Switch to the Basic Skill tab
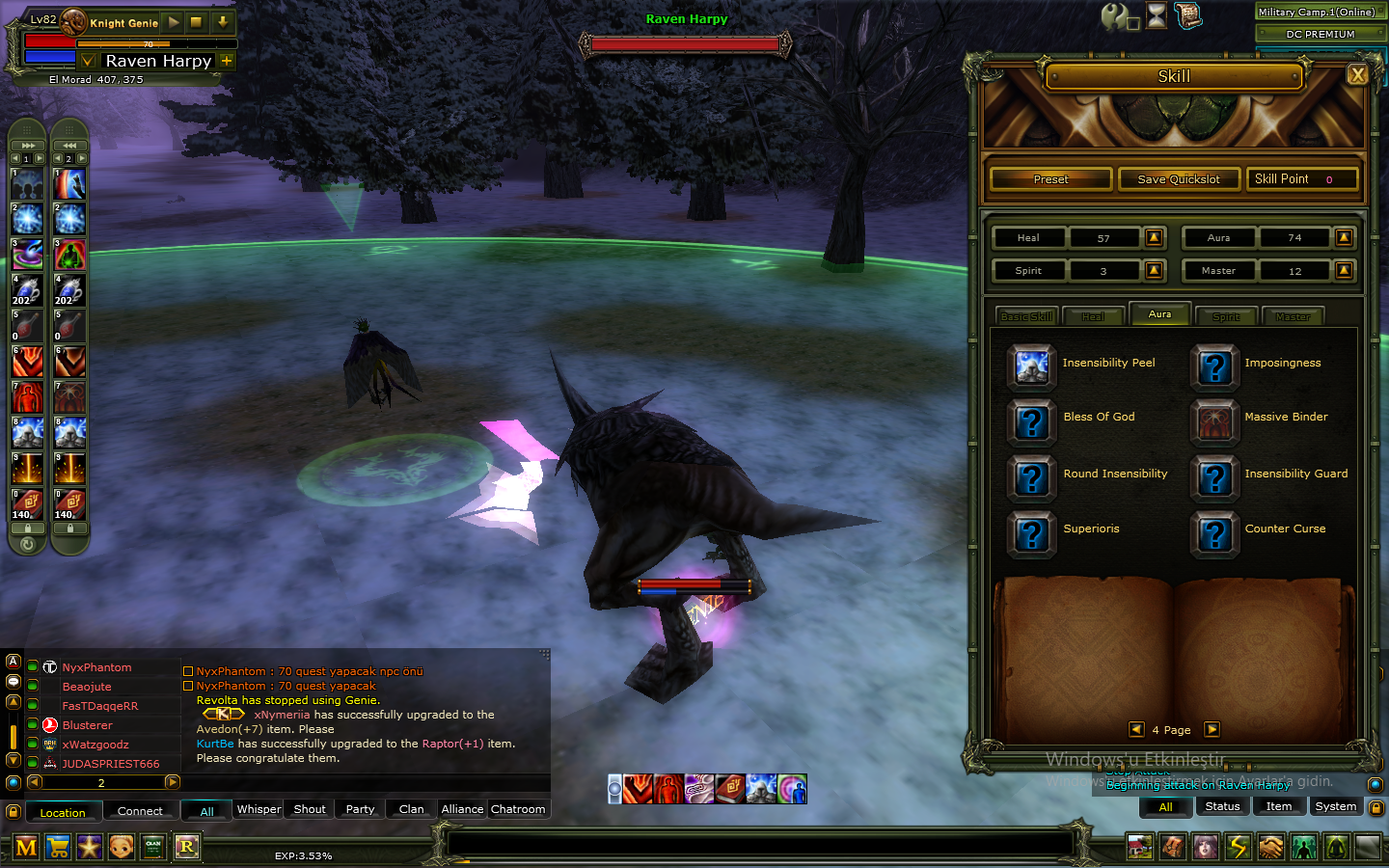1389x868 pixels. click(1026, 316)
